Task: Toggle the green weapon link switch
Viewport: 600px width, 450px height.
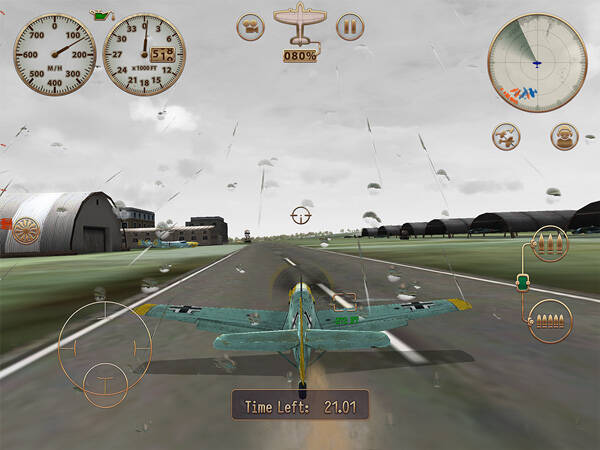Action: (x=520, y=283)
